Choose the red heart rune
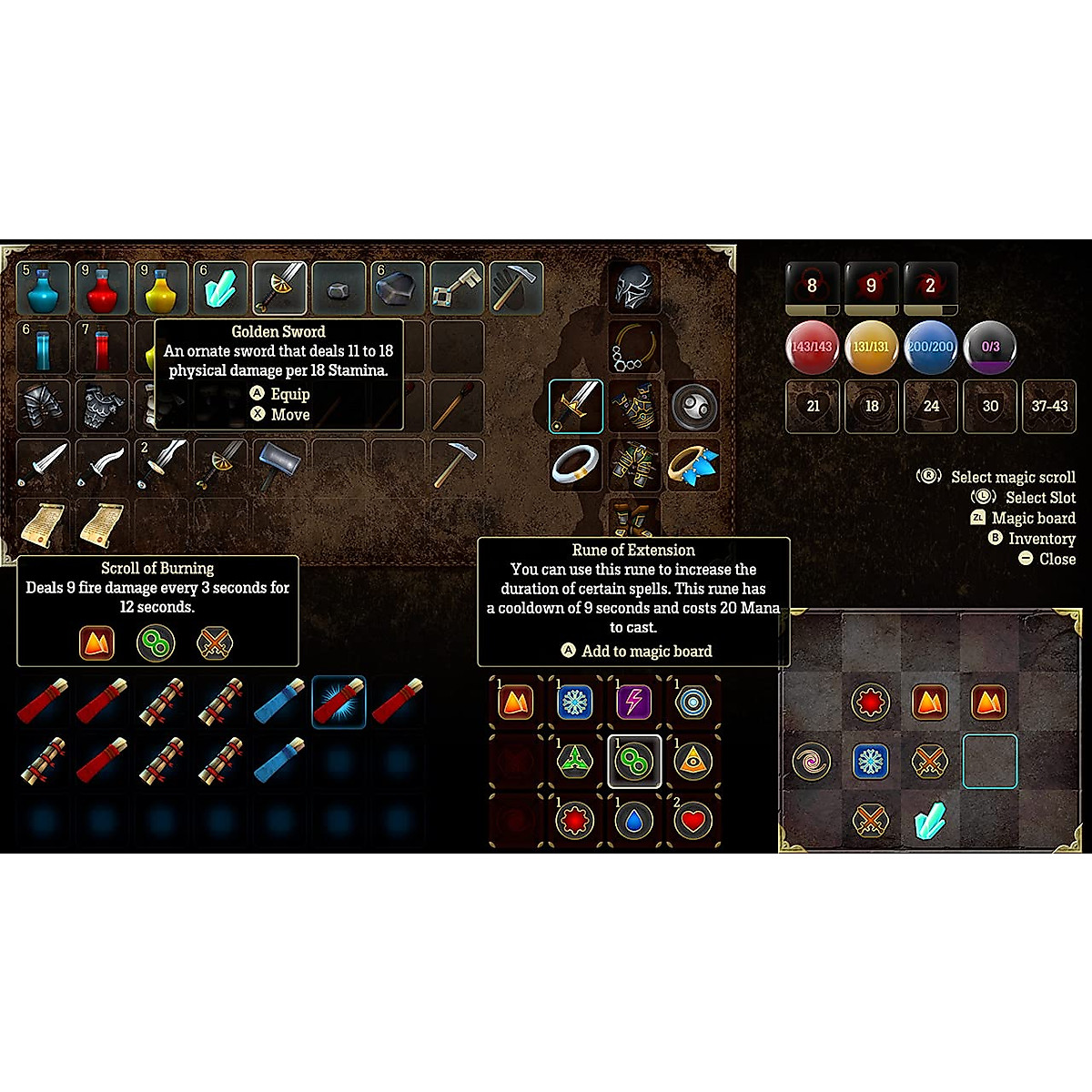This screenshot has width=1092, height=1092. [693, 821]
